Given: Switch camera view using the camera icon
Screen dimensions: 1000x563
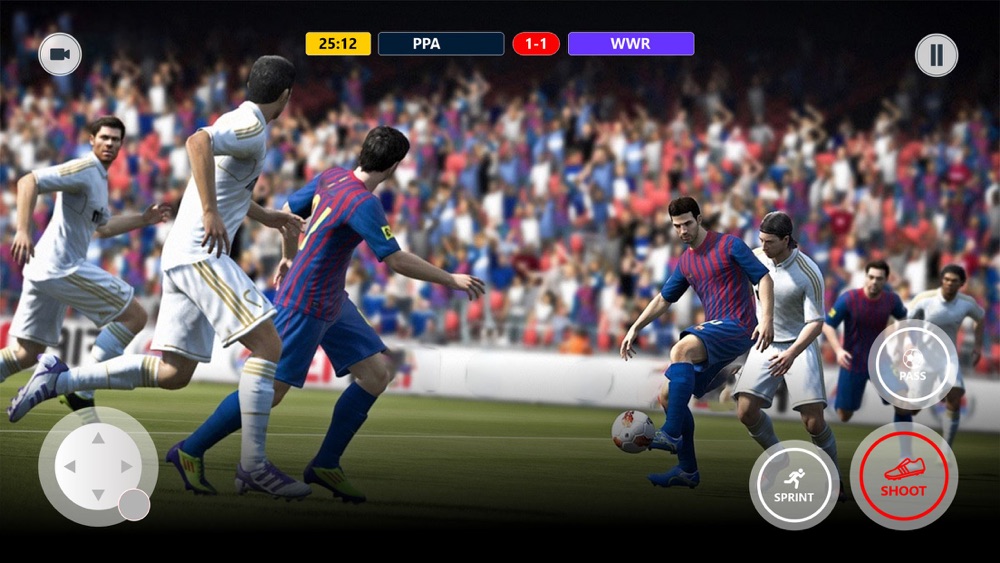Looking at the screenshot, I should 60,54.
